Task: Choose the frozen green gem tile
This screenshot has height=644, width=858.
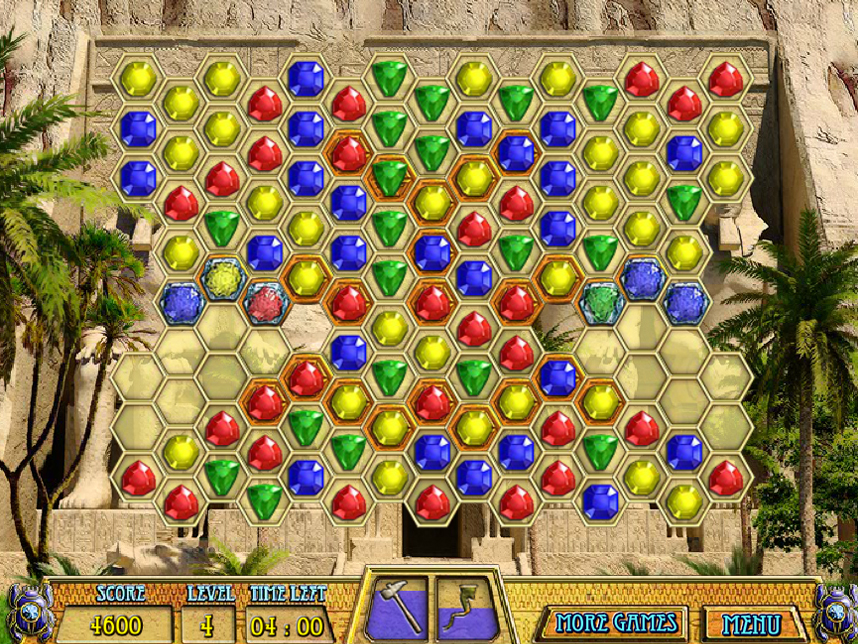Action: (x=601, y=302)
